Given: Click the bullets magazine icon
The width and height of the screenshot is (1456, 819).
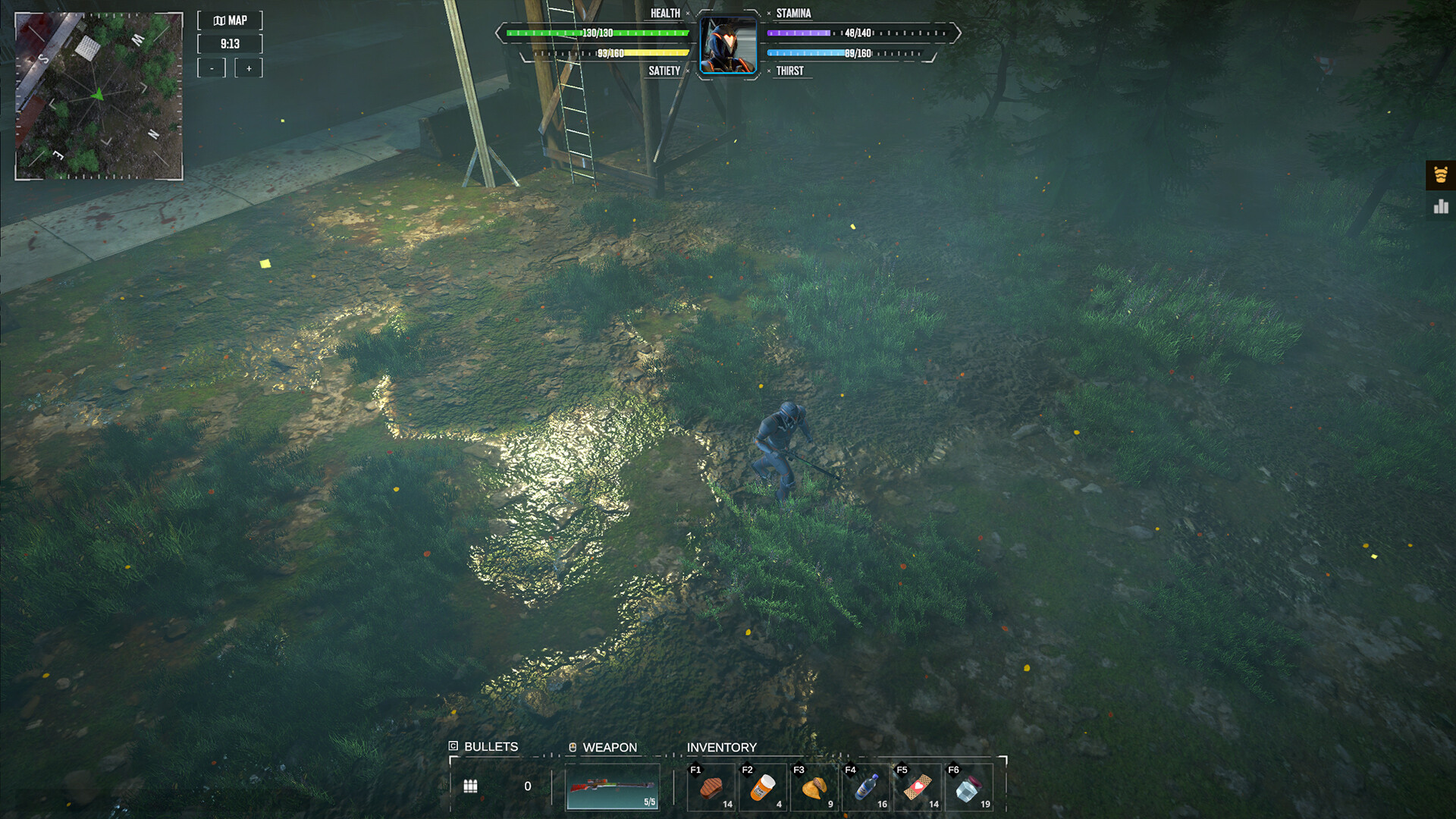Looking at the screenshot, I should point(471,786).
